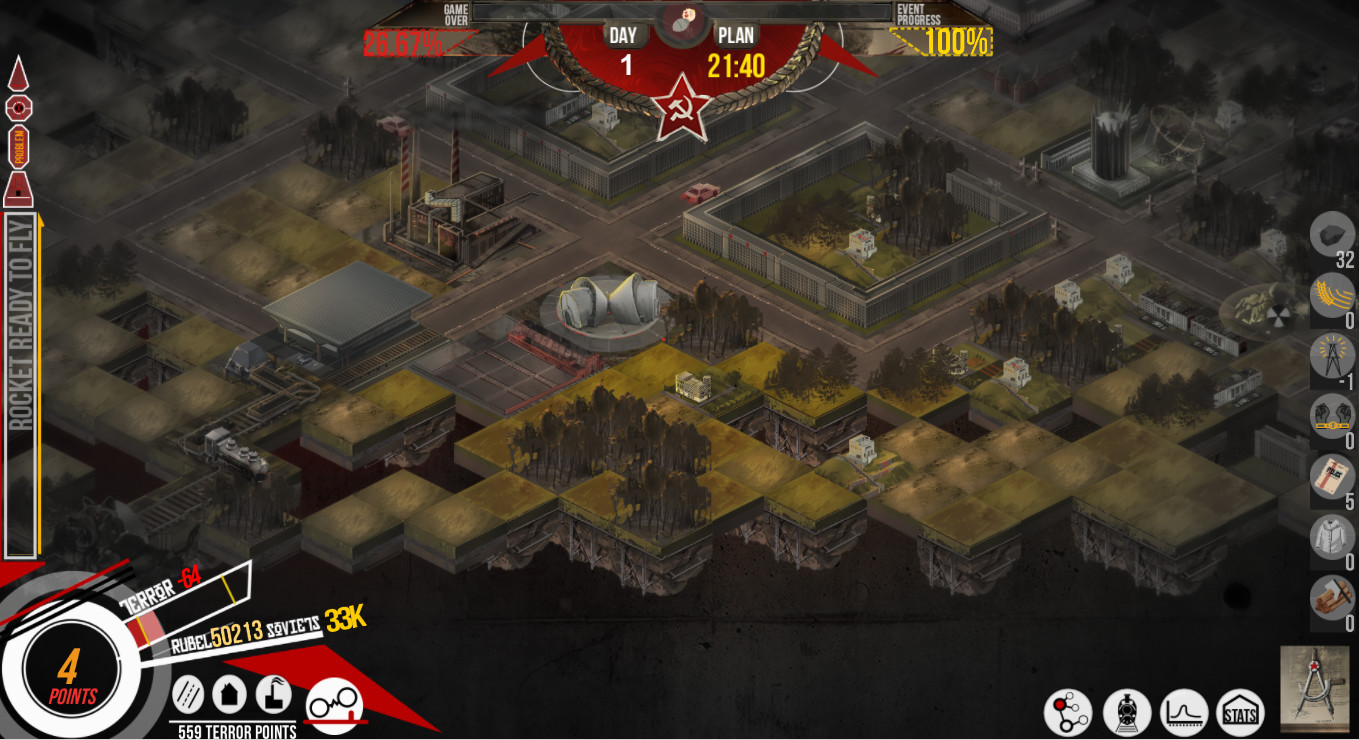Click the train transport icon
Image resolution: width=1359 pixels, height=740 pixels.
click(1127, 710)
